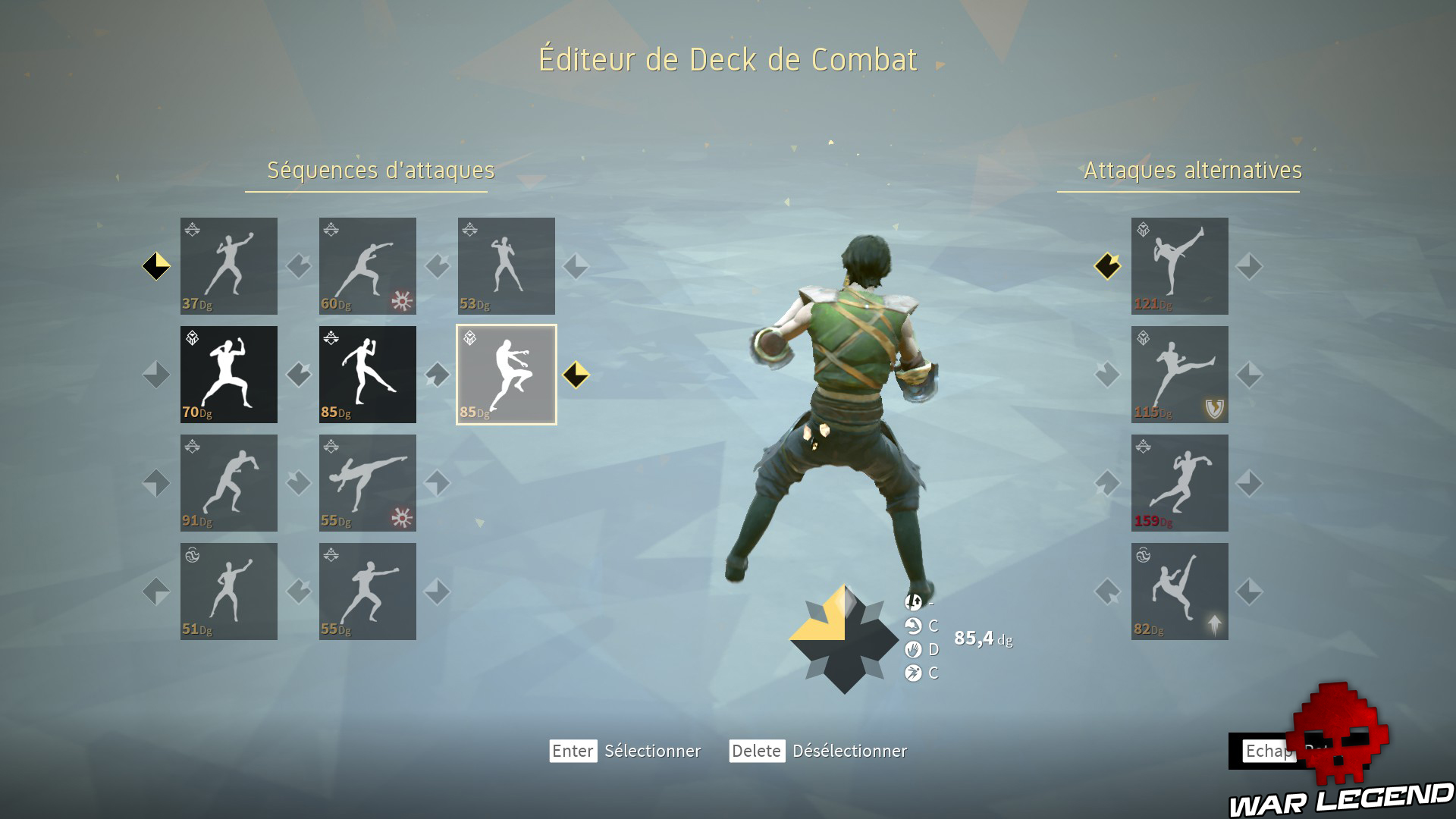Click the mobility stat icon beside the lower C grade
The width and height of the screenshot is (1456, 819).
(912, 672)
